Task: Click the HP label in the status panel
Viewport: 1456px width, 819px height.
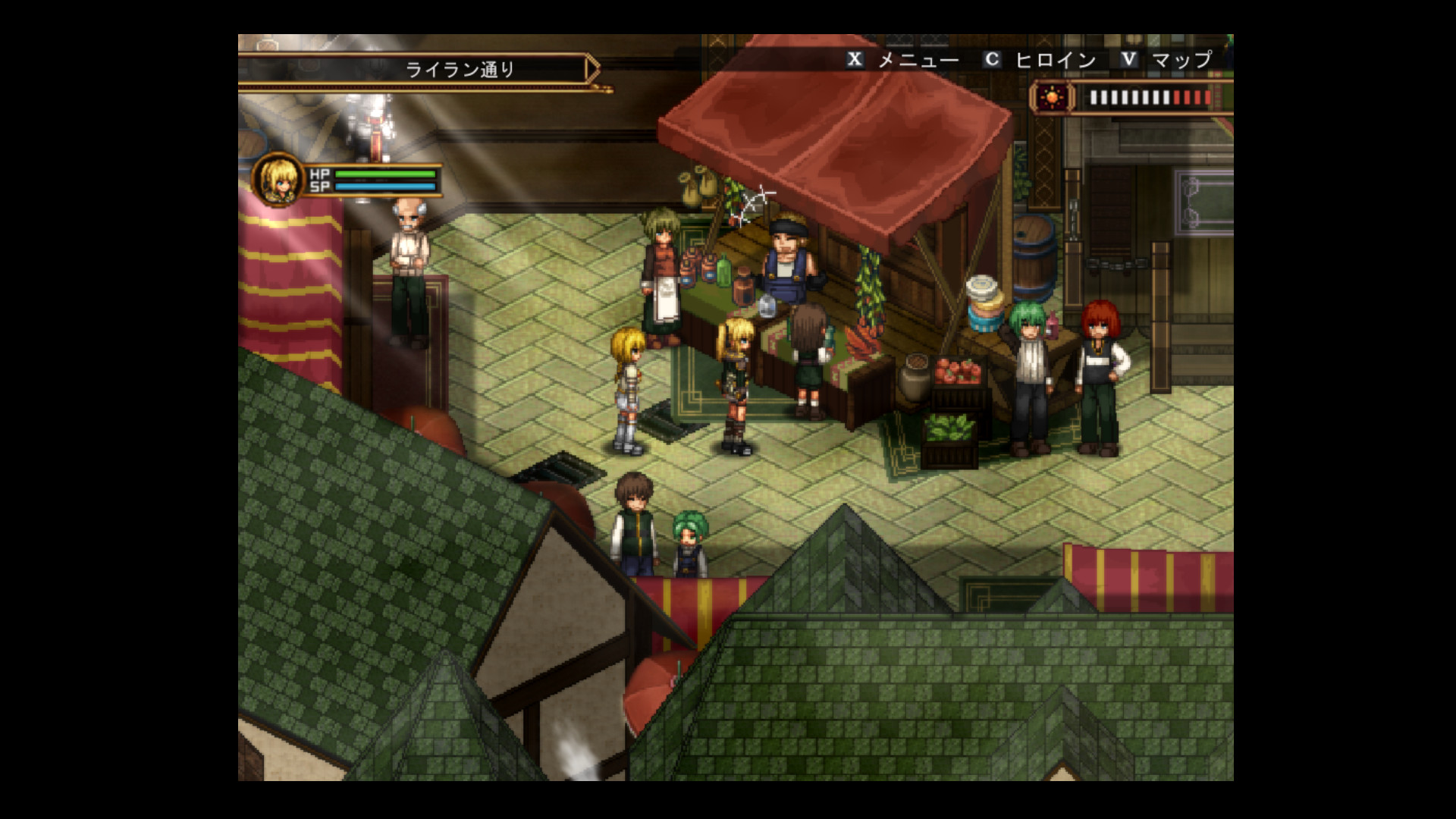Action: coord(319,173)
